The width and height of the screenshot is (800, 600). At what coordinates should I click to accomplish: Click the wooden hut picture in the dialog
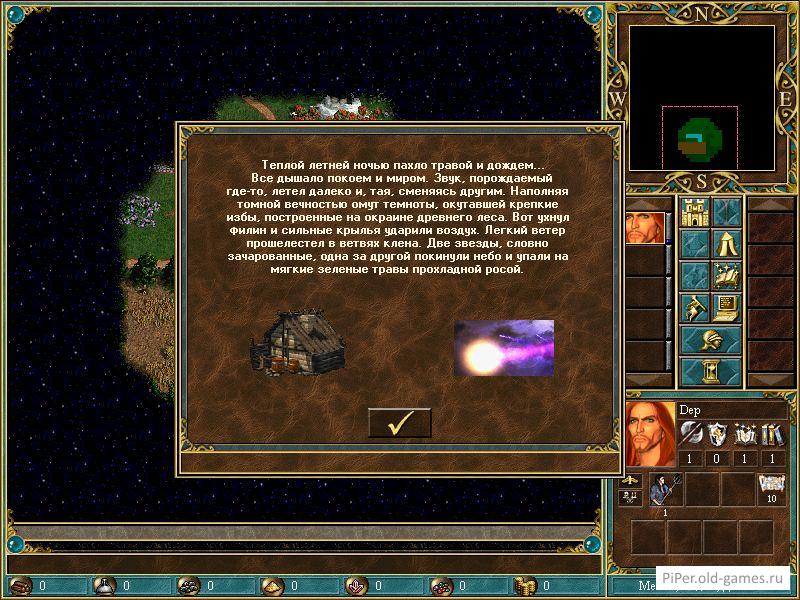coord(290,344)
